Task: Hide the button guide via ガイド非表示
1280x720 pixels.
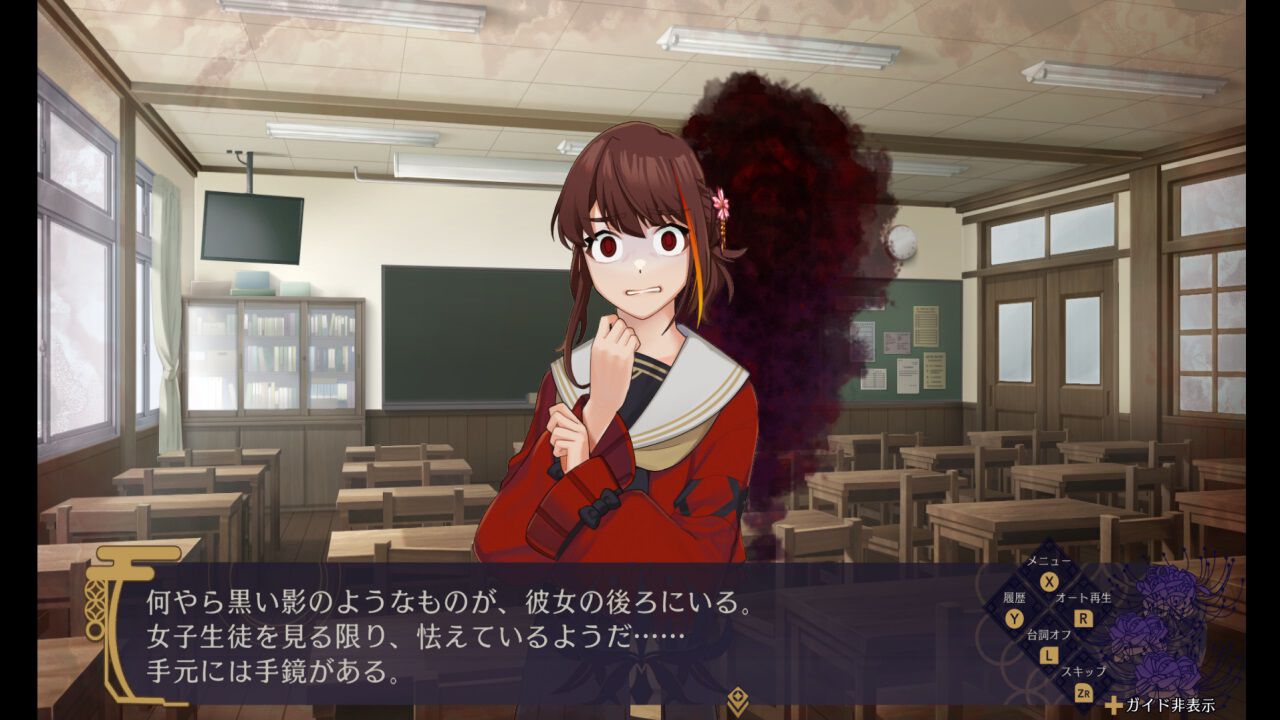Action: (x=1170, y=703)
